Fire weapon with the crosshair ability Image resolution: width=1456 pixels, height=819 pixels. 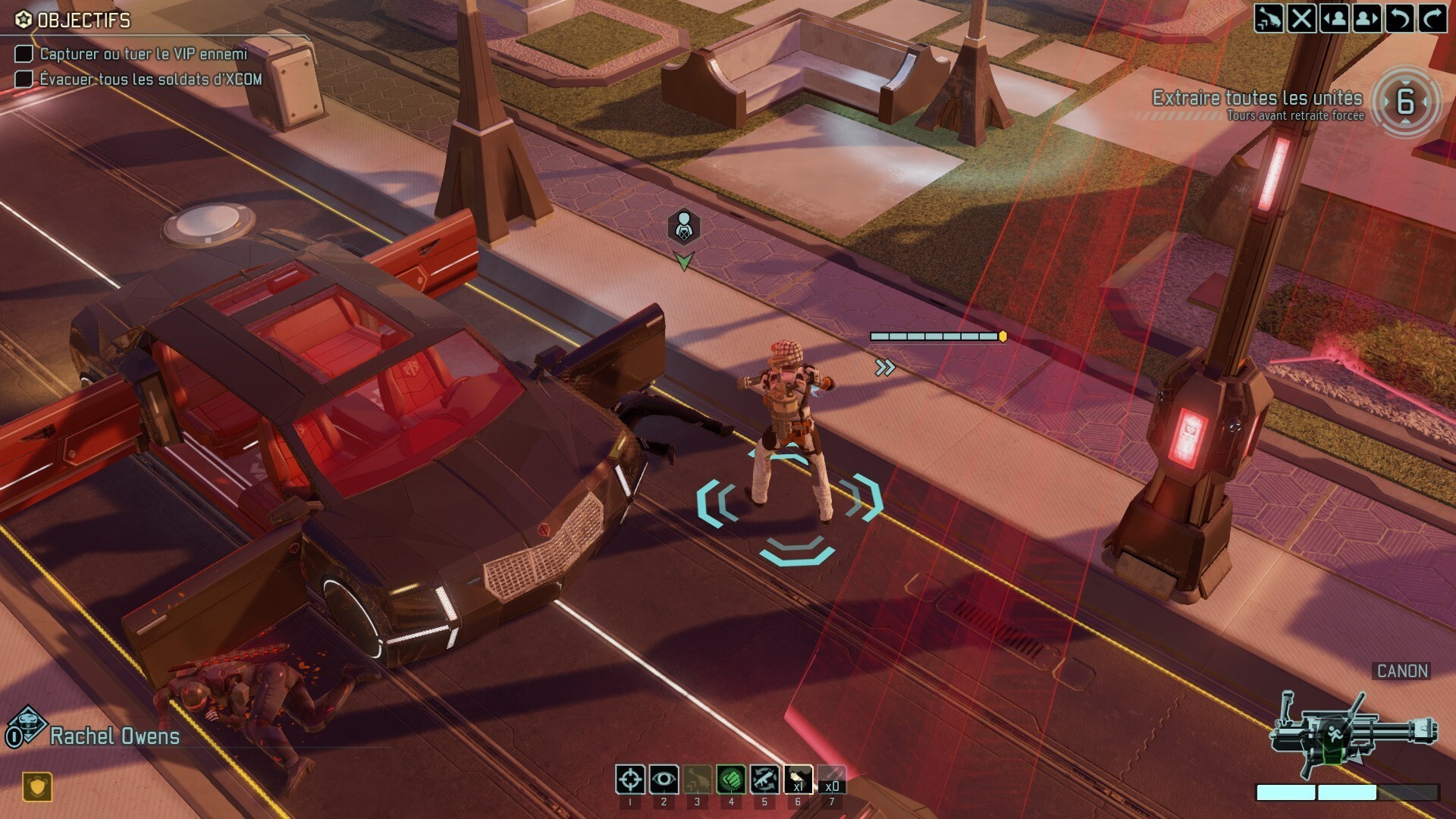(x=630, y=779)
